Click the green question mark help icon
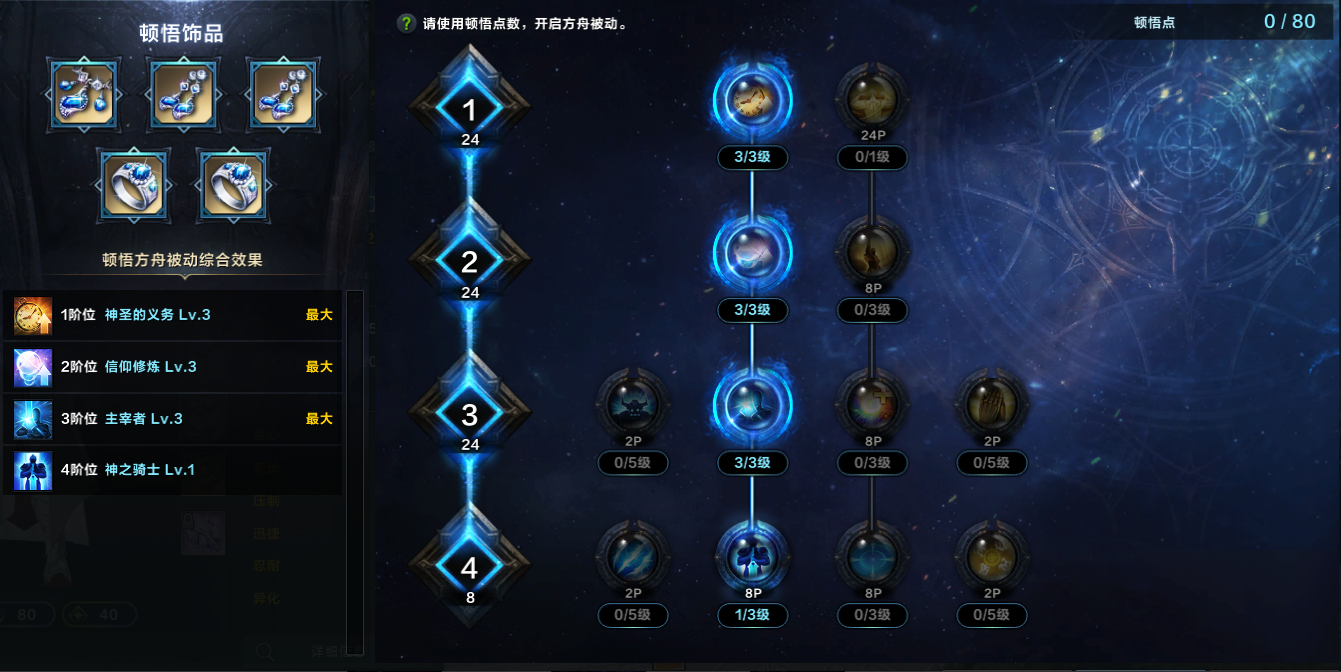 tap(406, 23)
